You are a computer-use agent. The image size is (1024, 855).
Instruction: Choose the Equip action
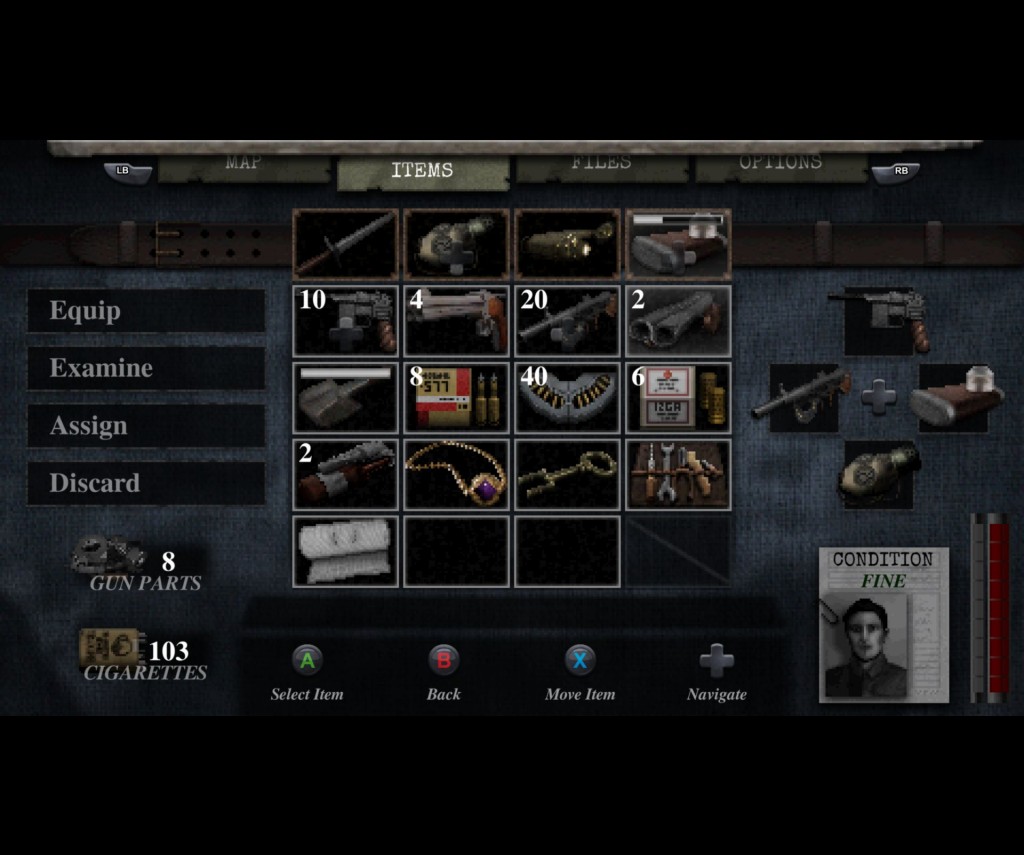tap(146, 311)
